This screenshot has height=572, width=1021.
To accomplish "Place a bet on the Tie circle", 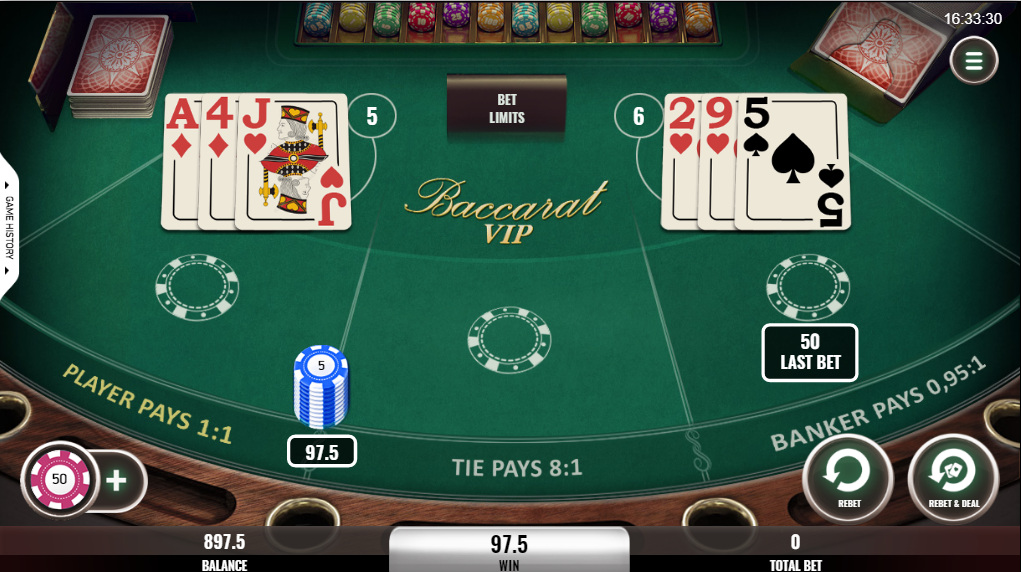I will [x=509, y=340].
